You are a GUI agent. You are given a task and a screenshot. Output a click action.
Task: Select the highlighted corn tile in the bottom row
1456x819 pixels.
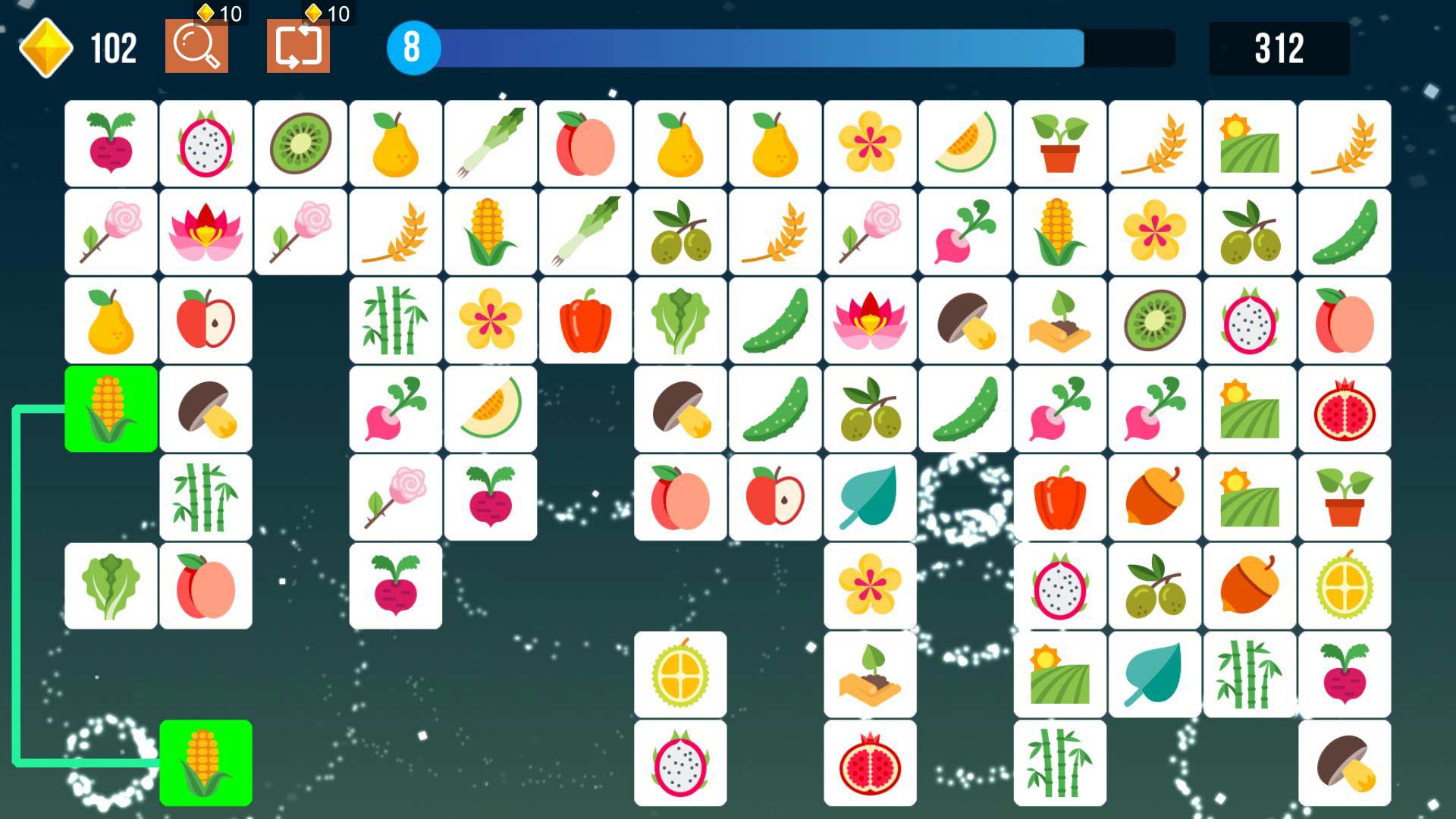coord(205,762)
